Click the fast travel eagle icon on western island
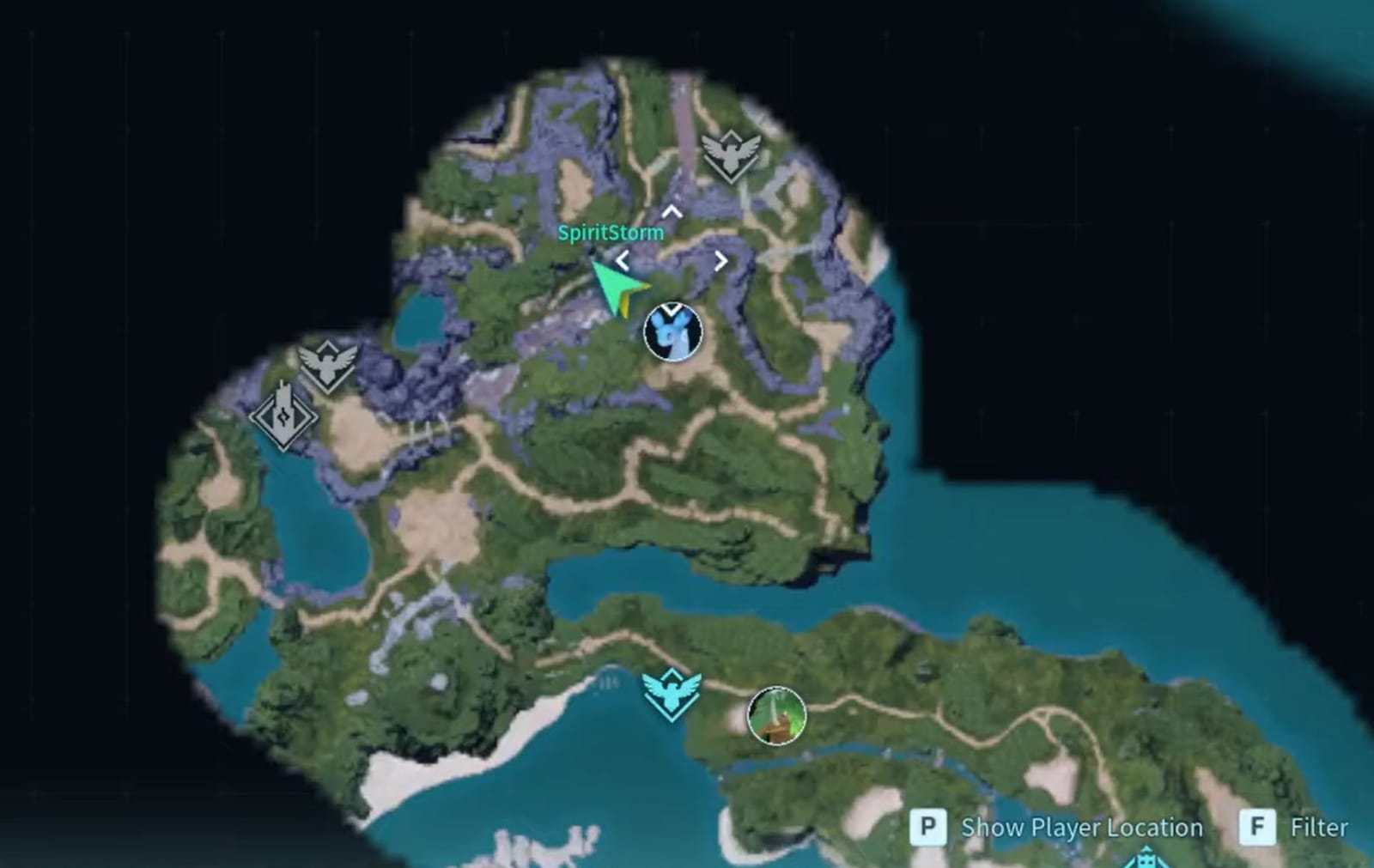The height and width of the screenshot is (868, 1374). click(327, 361)
